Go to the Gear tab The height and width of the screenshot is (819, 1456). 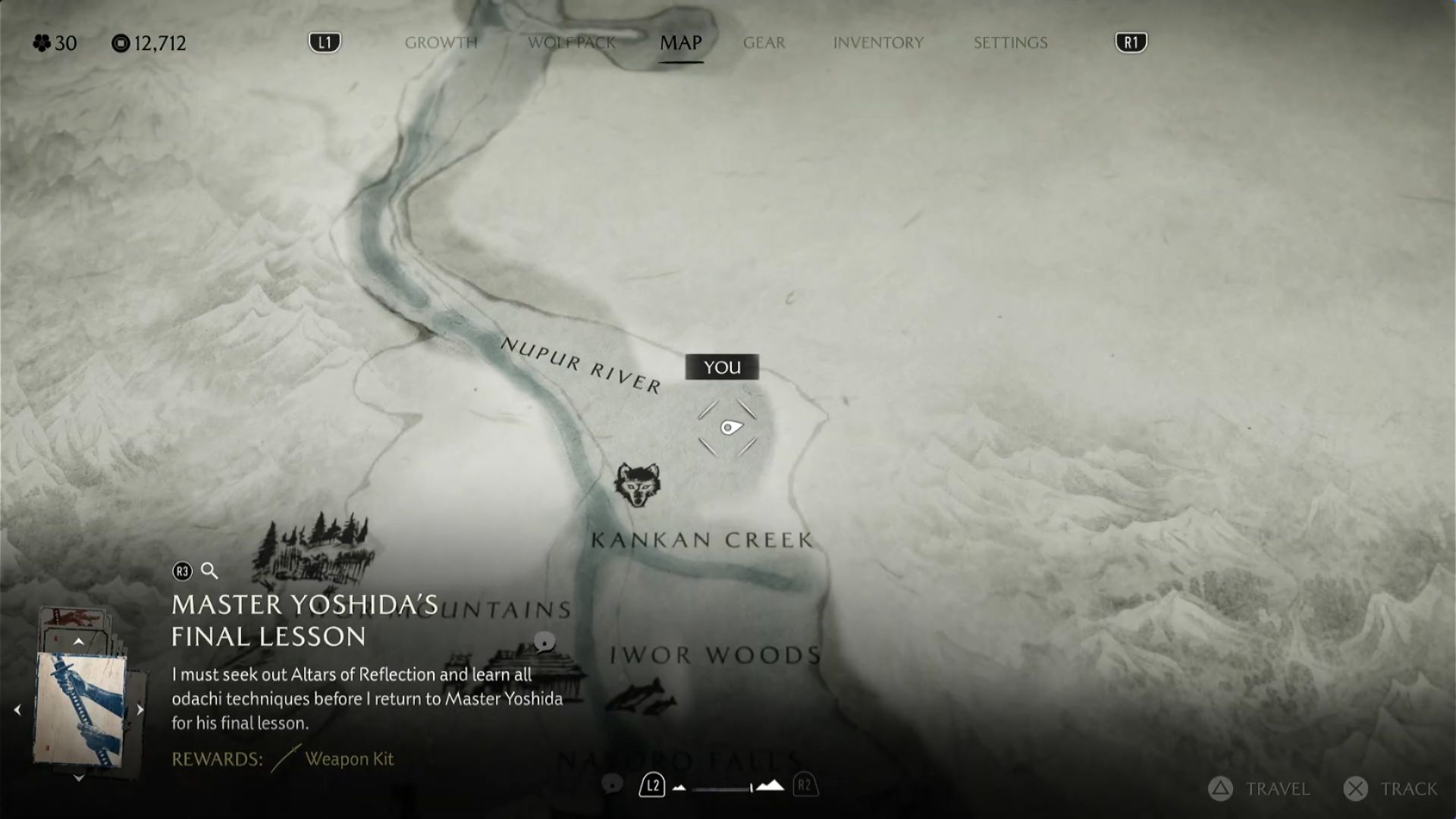pyautogui.click(x=764, y=42)
